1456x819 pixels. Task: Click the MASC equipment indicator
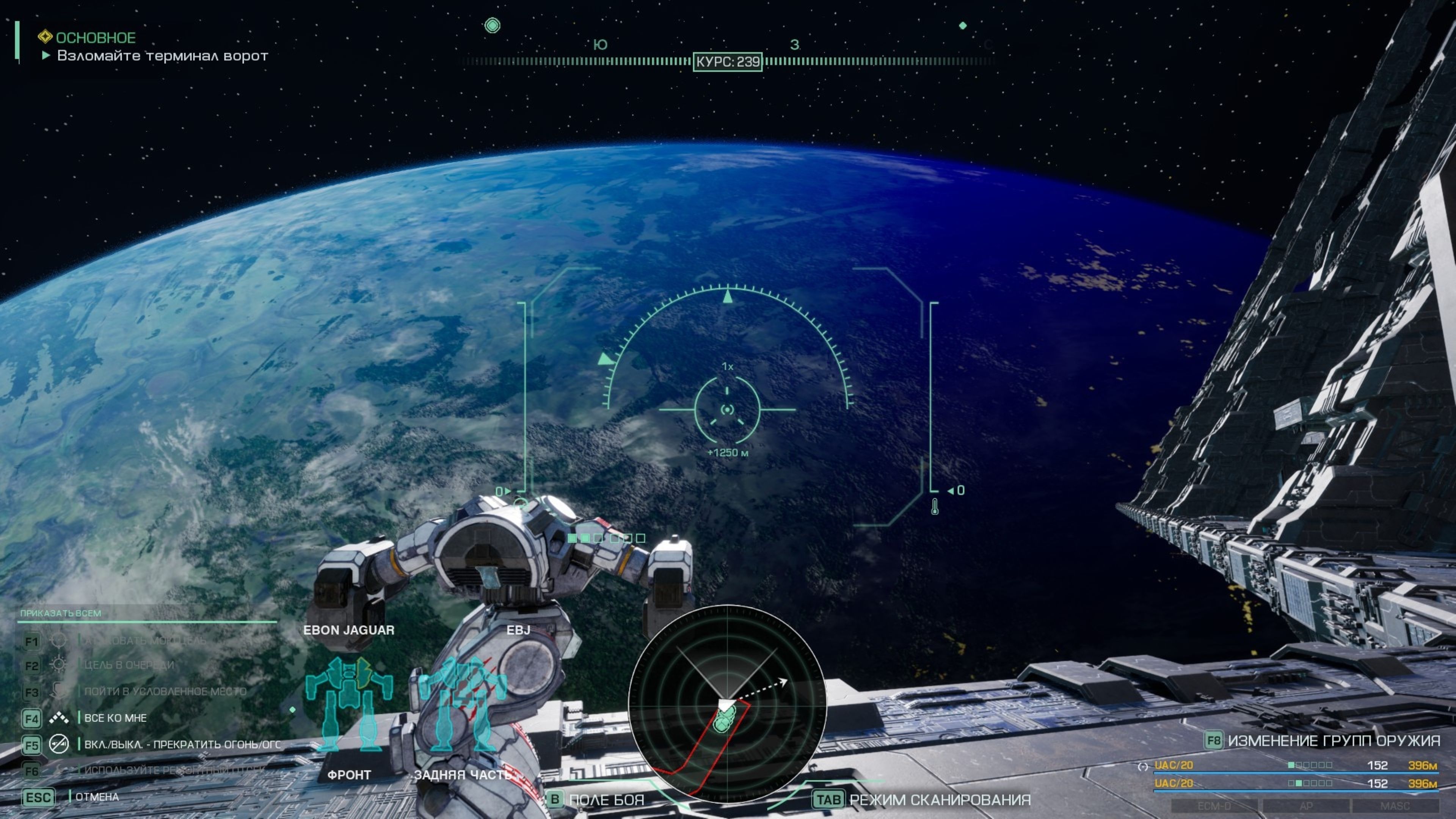coord(1395,805)
